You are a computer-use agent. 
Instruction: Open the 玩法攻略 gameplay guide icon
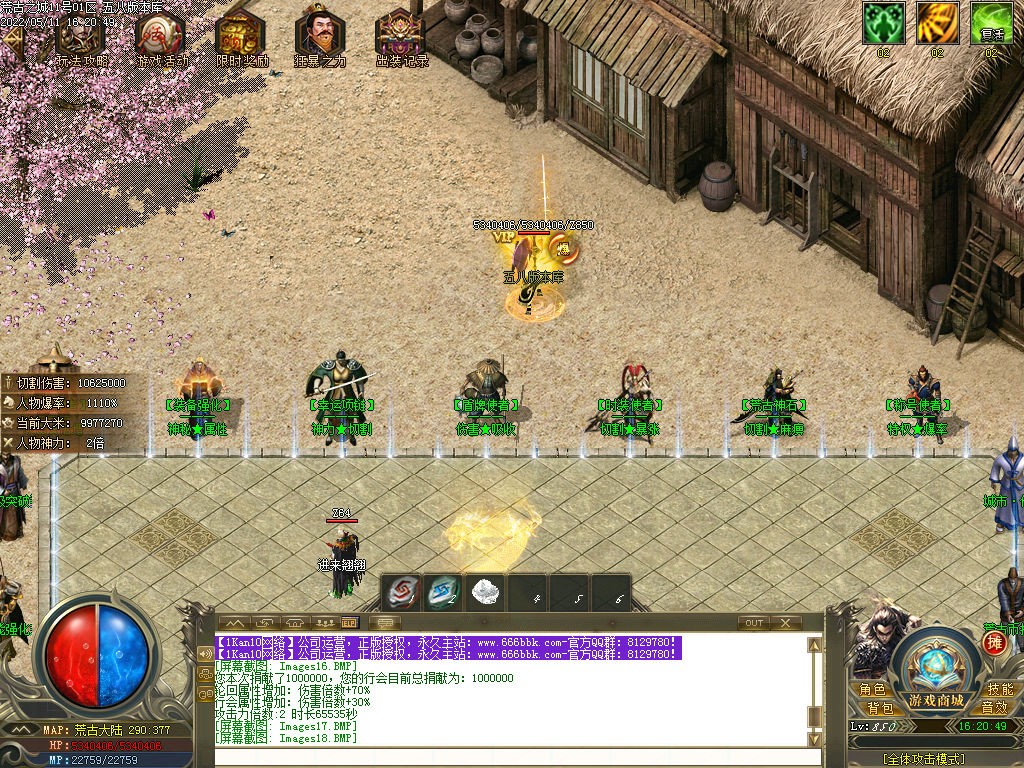80,37
